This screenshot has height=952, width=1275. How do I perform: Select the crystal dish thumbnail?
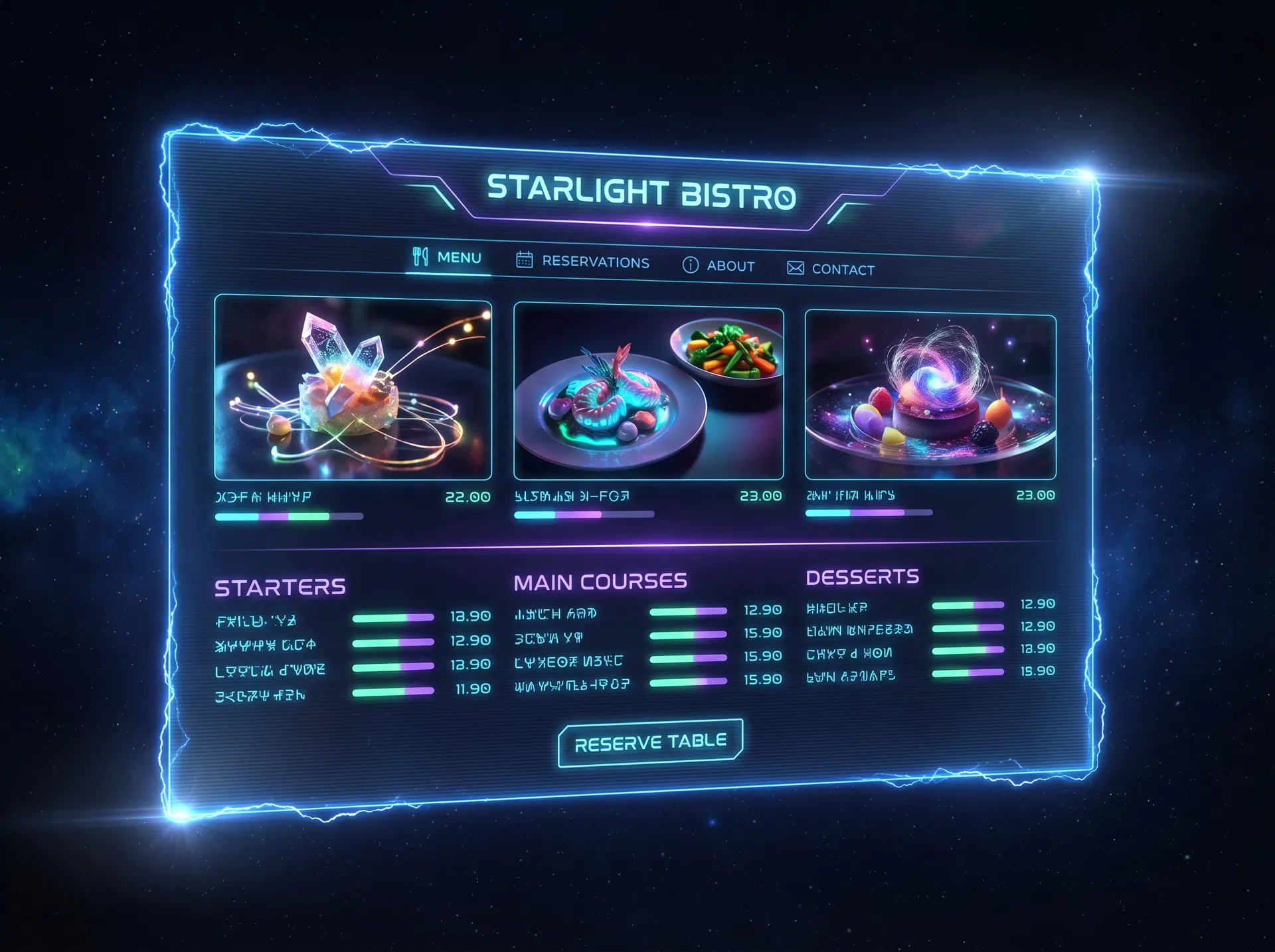click(x=353, y=388)
